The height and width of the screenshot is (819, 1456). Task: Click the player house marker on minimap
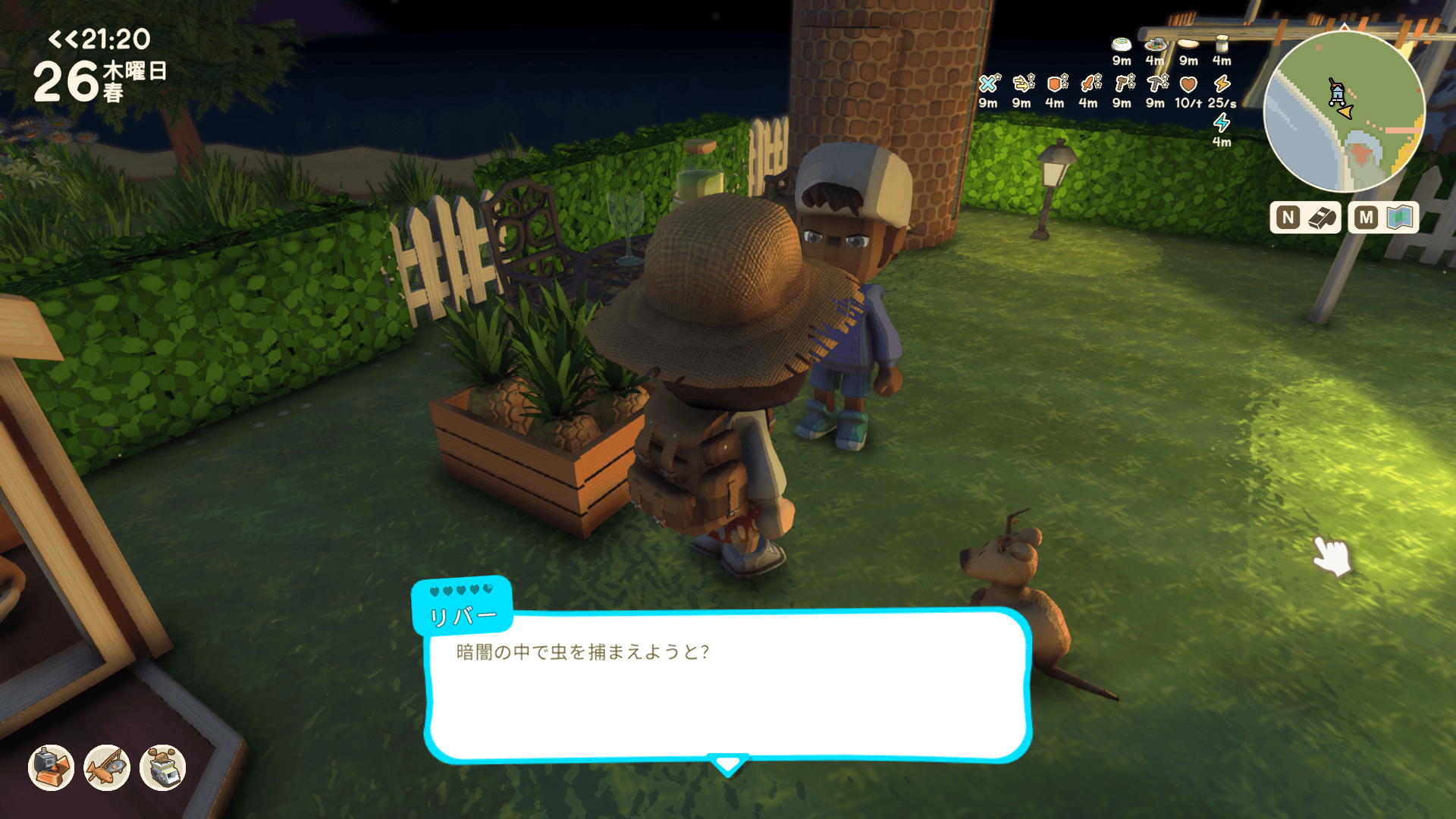click(x=1337, y=93)
